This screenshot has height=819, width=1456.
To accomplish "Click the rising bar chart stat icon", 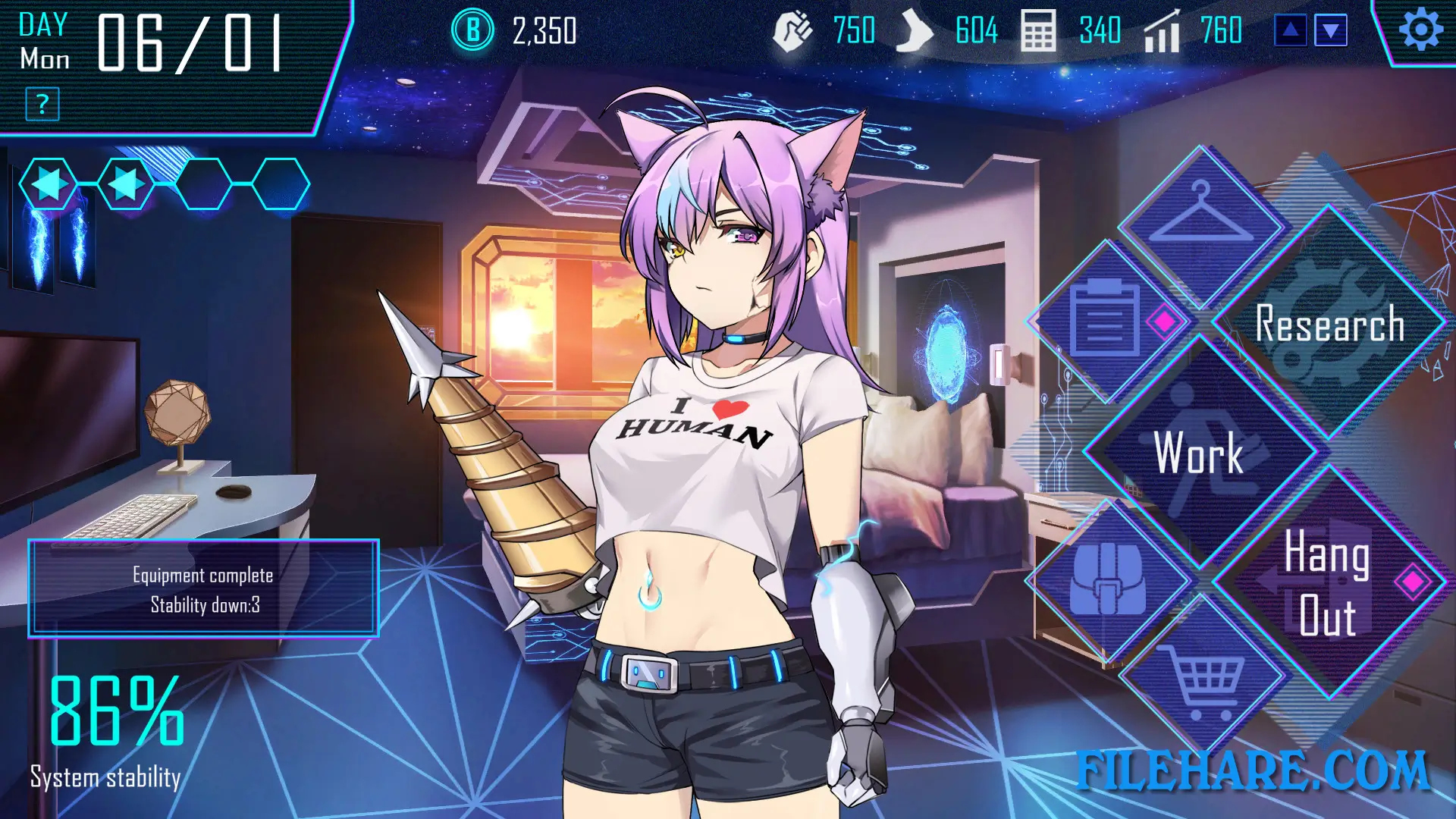I will 1163,32.
